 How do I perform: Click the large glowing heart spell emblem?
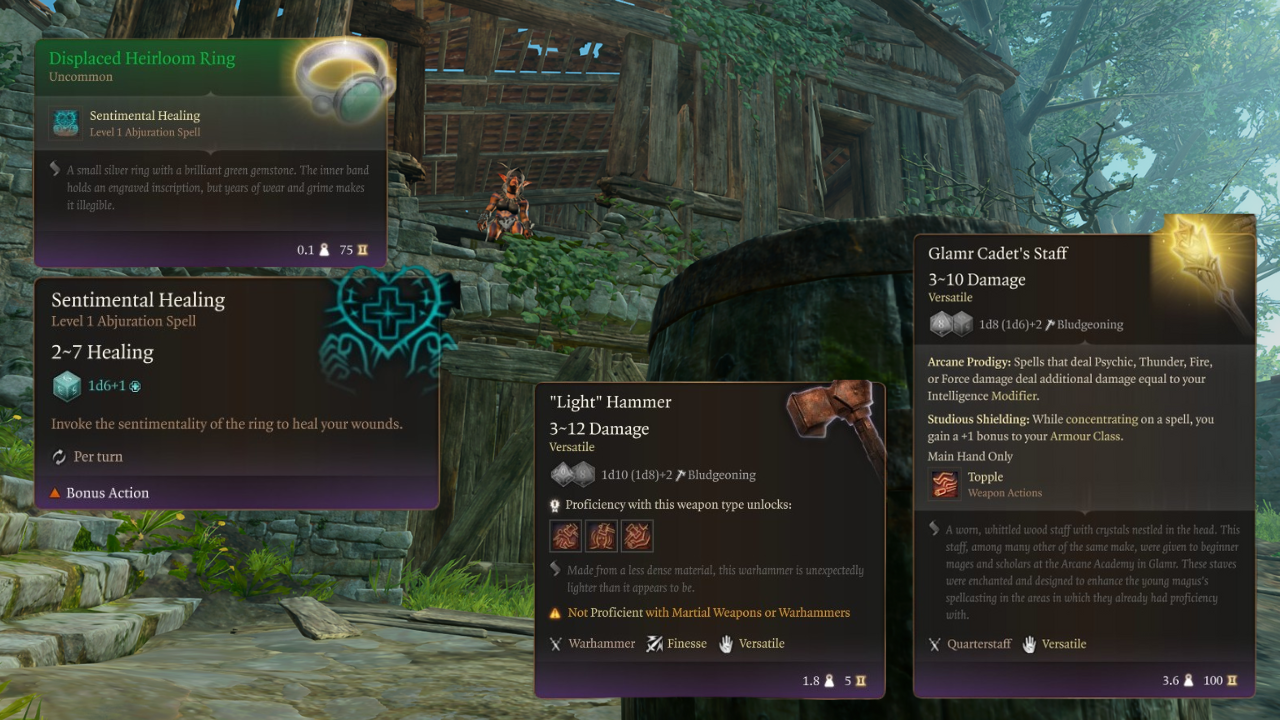pyautogui.click(x=385, y=320)
